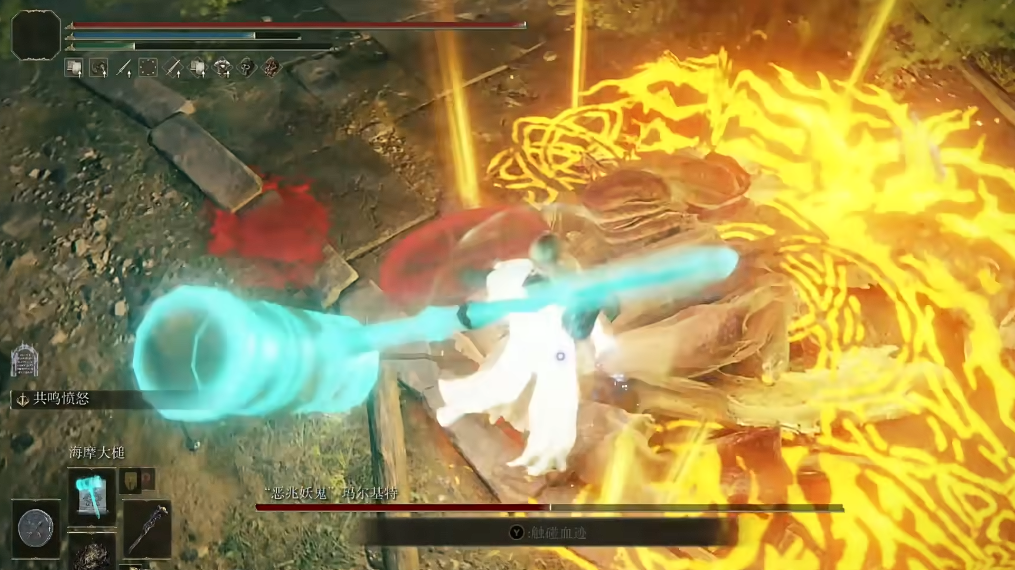The width and height of the screenshot is (1015, 570).
Task: Click the empty octagonal portrait frame
Action: click(x=36, y=35)
